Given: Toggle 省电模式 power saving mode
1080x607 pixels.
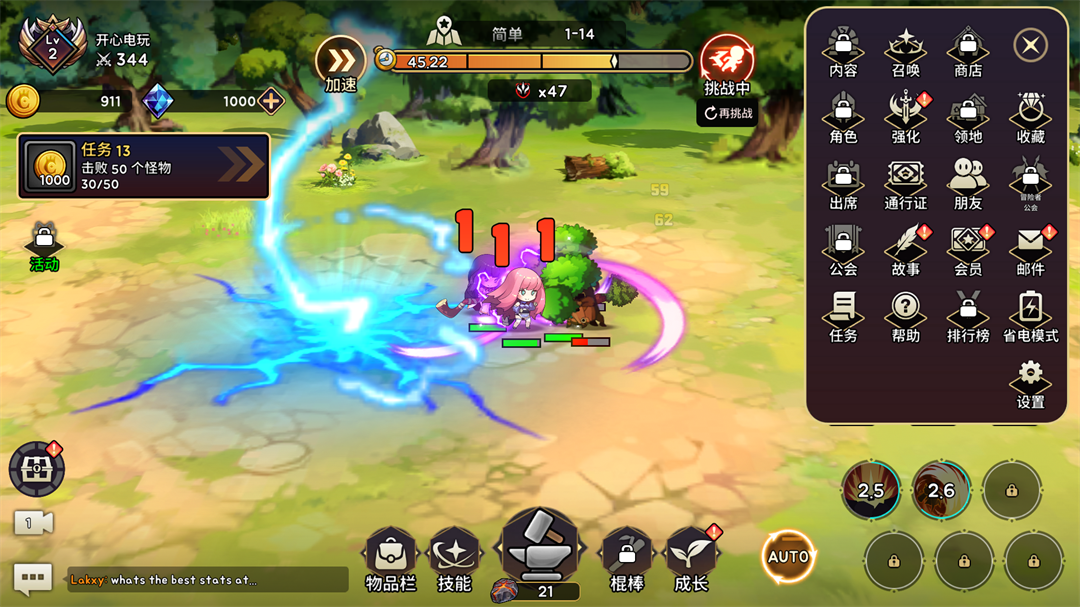Looking at the screenshot, I should 1030,316.
